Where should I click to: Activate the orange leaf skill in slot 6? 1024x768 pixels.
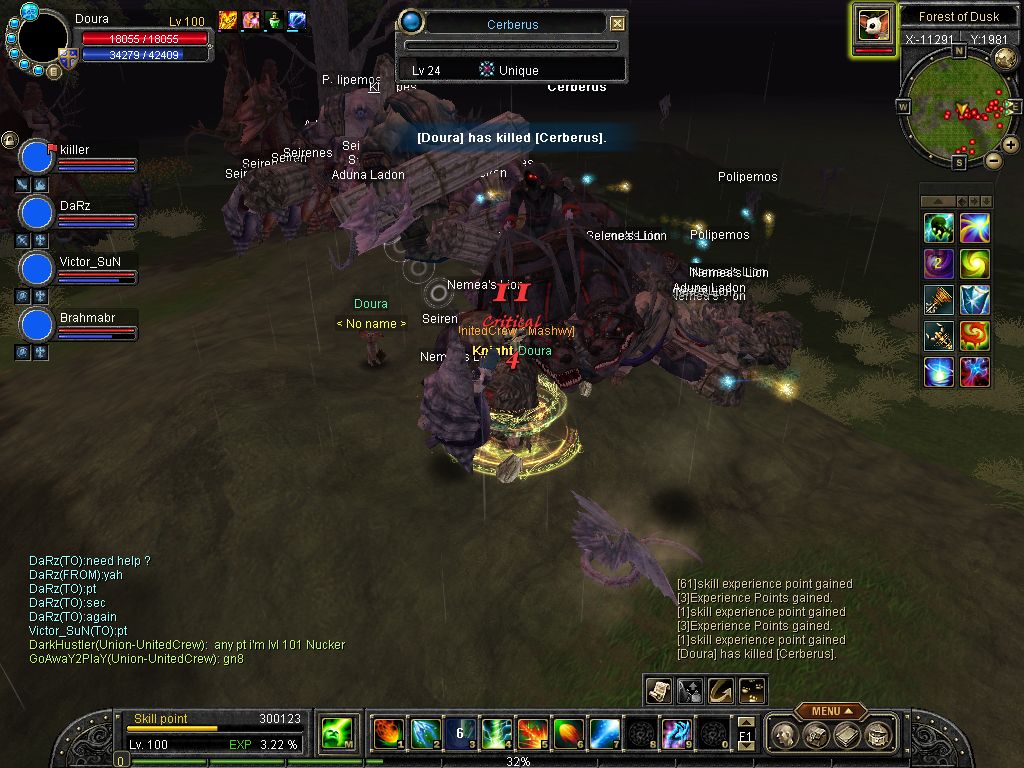click(567, 734)
